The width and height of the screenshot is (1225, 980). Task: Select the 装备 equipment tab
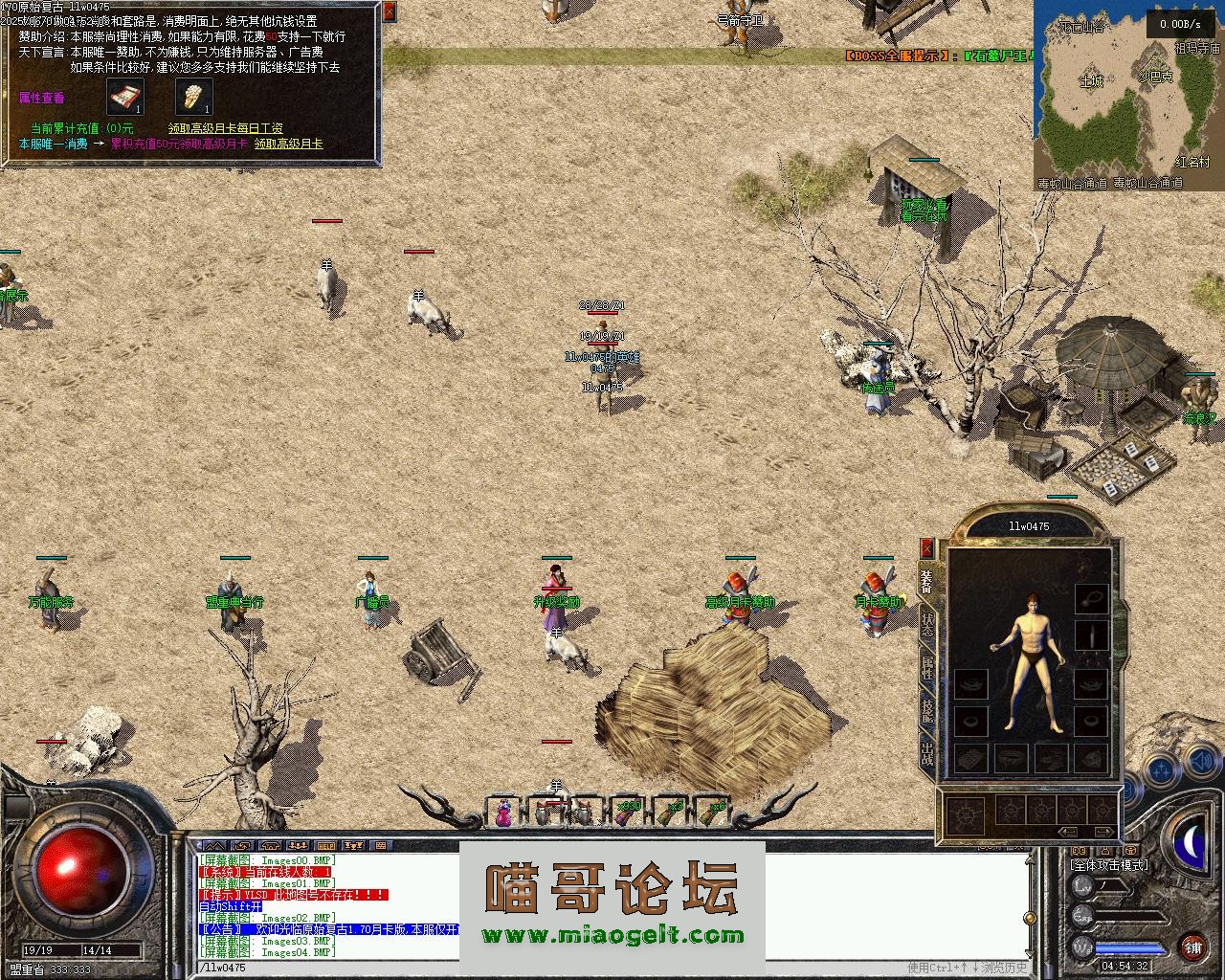(926, 582)
